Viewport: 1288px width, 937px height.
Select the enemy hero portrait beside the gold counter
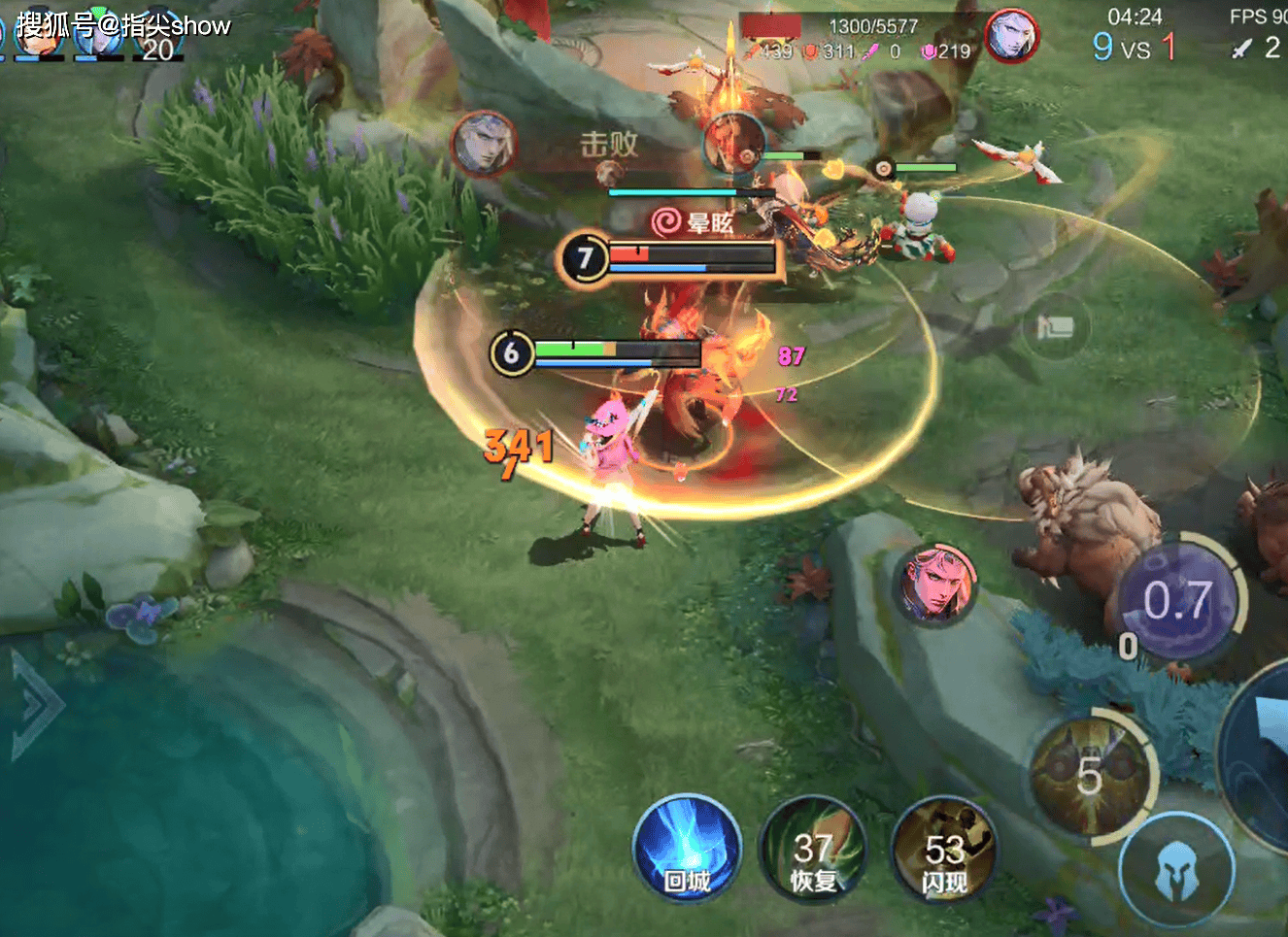1011,37
